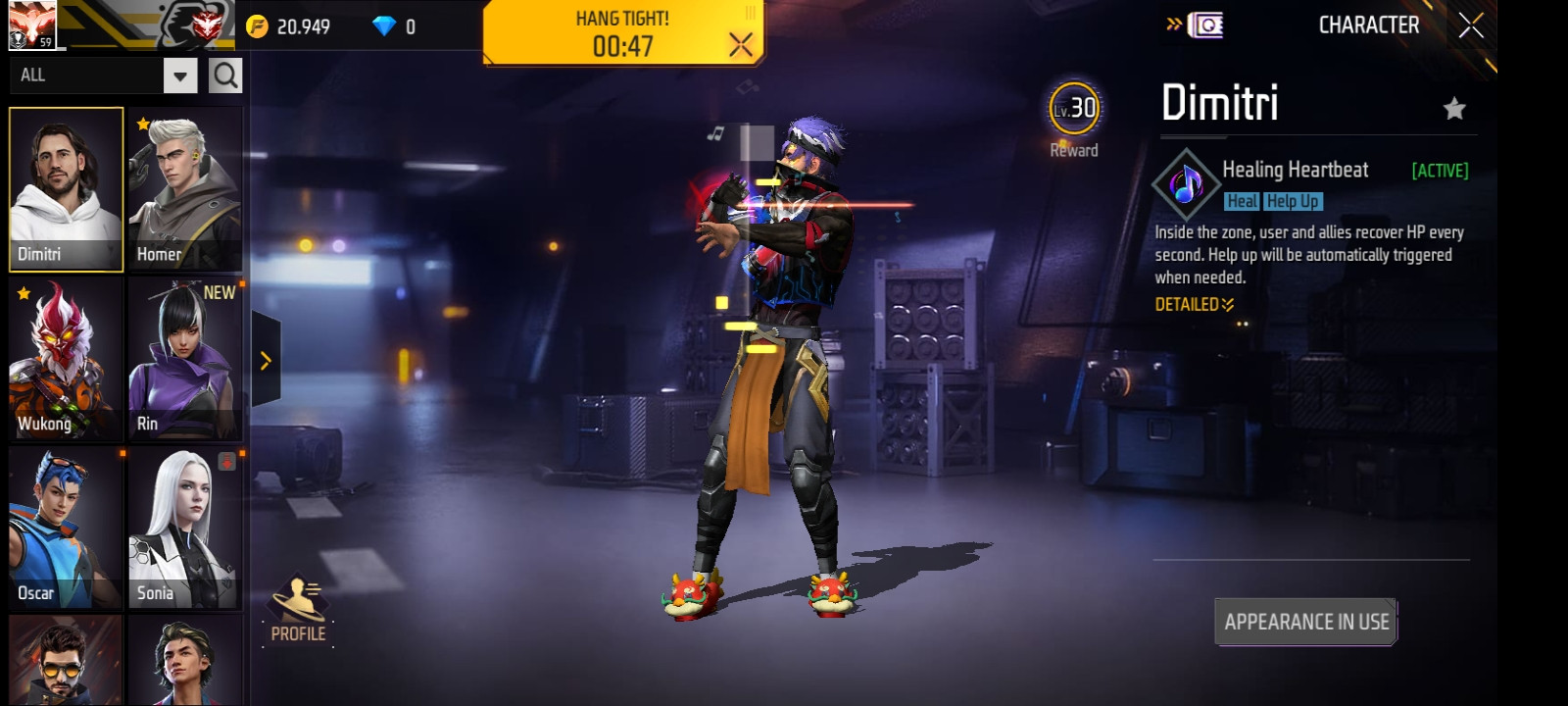1568x706 pixels.
Task: Close the Hang Tight timer banner
Action: pyautogui.click(x=741, y=44)
